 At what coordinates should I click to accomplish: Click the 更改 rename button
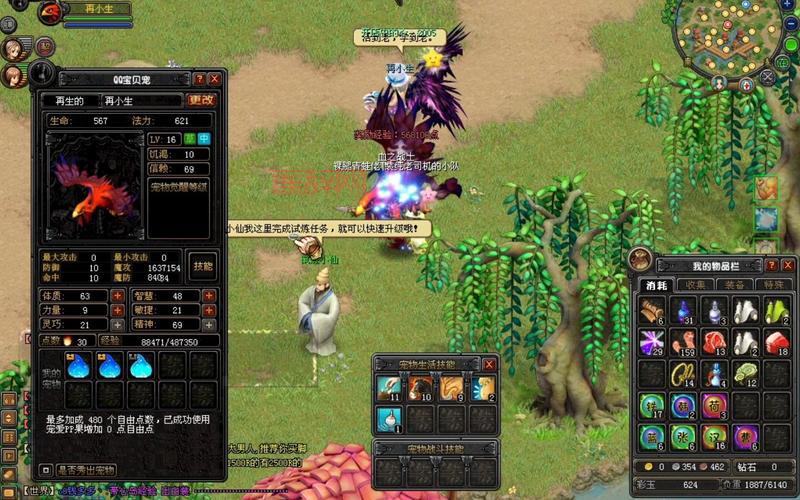tap(201, 100)
